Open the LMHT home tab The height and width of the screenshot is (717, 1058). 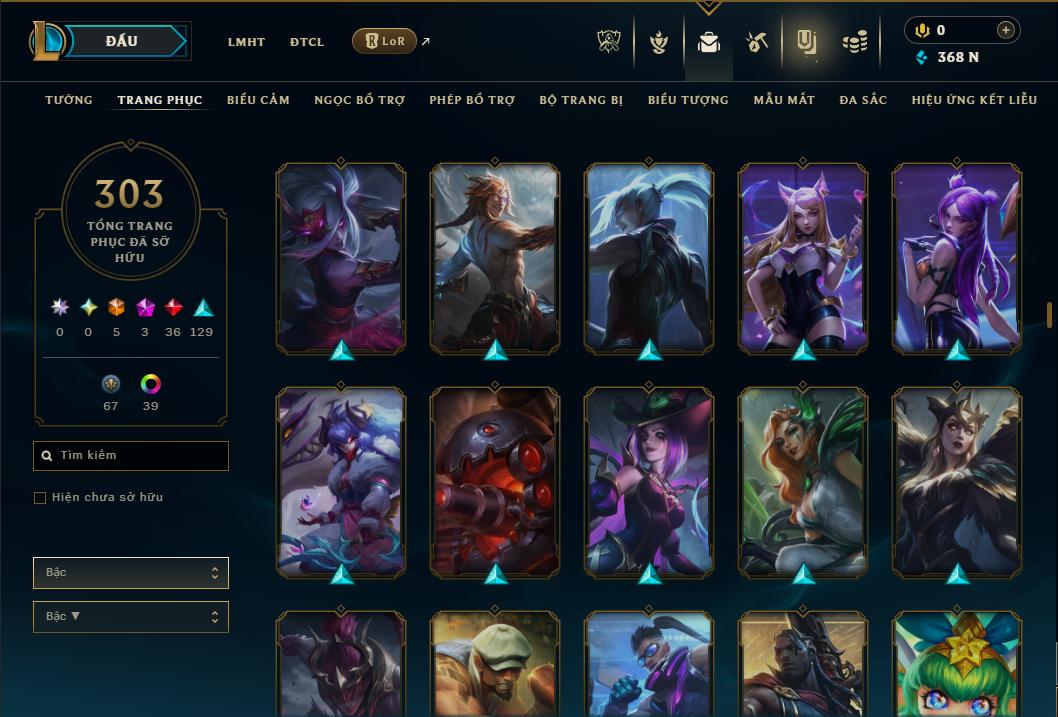click(x=246, y=42)
